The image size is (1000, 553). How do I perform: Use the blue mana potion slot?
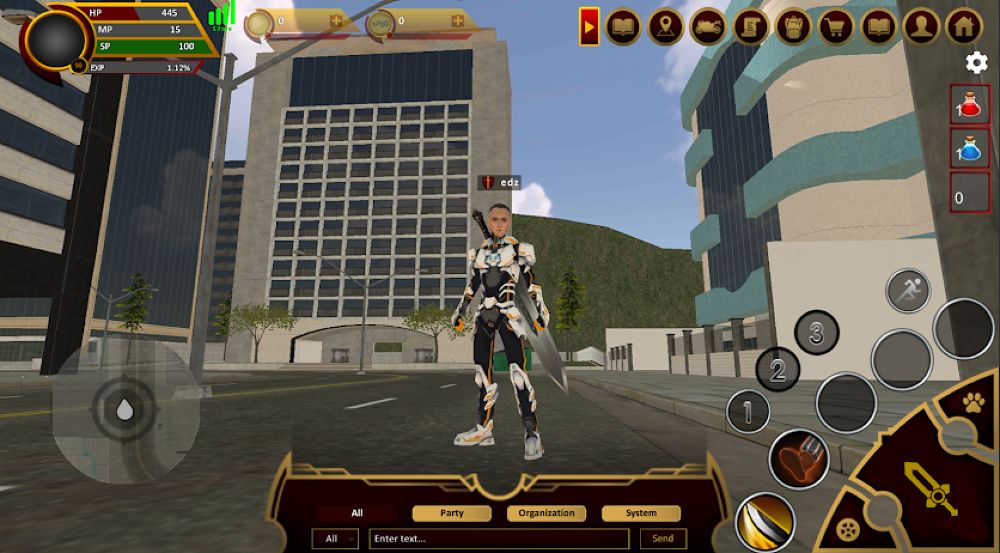pyautogui.click(x=970, y=148)
